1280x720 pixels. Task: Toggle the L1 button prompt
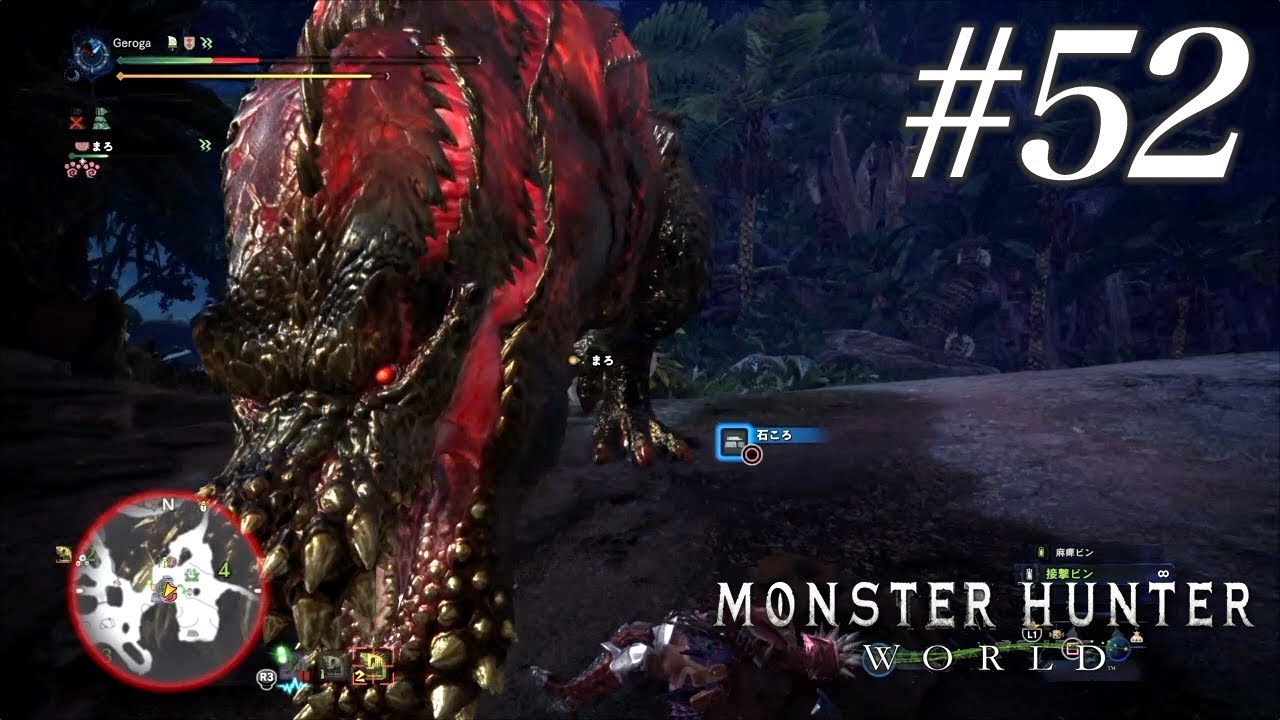[1032, 635]
